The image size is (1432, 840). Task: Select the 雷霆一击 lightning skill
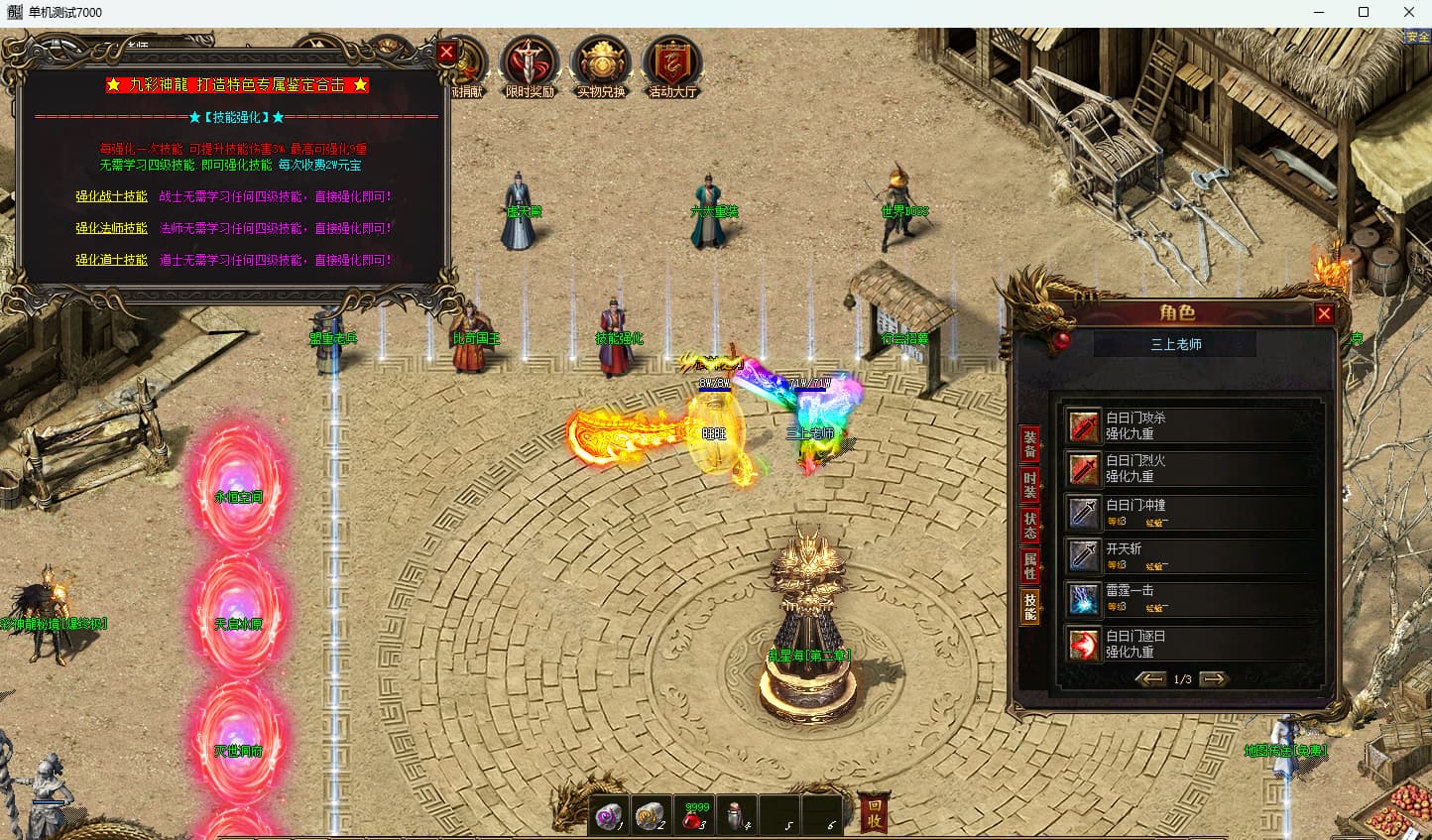pos(1190,598)
